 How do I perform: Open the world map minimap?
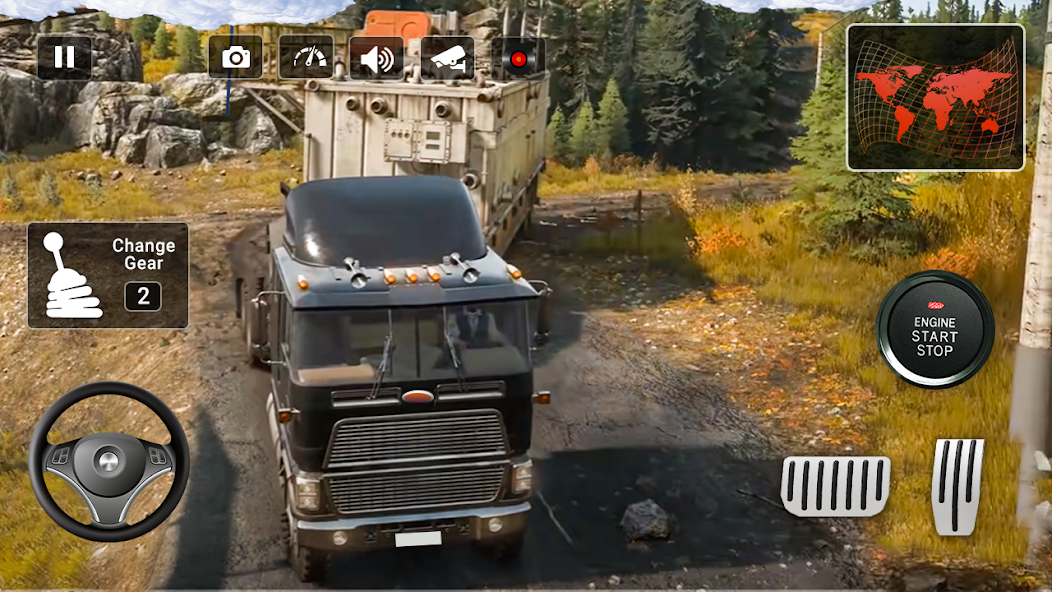click(935, 97)
